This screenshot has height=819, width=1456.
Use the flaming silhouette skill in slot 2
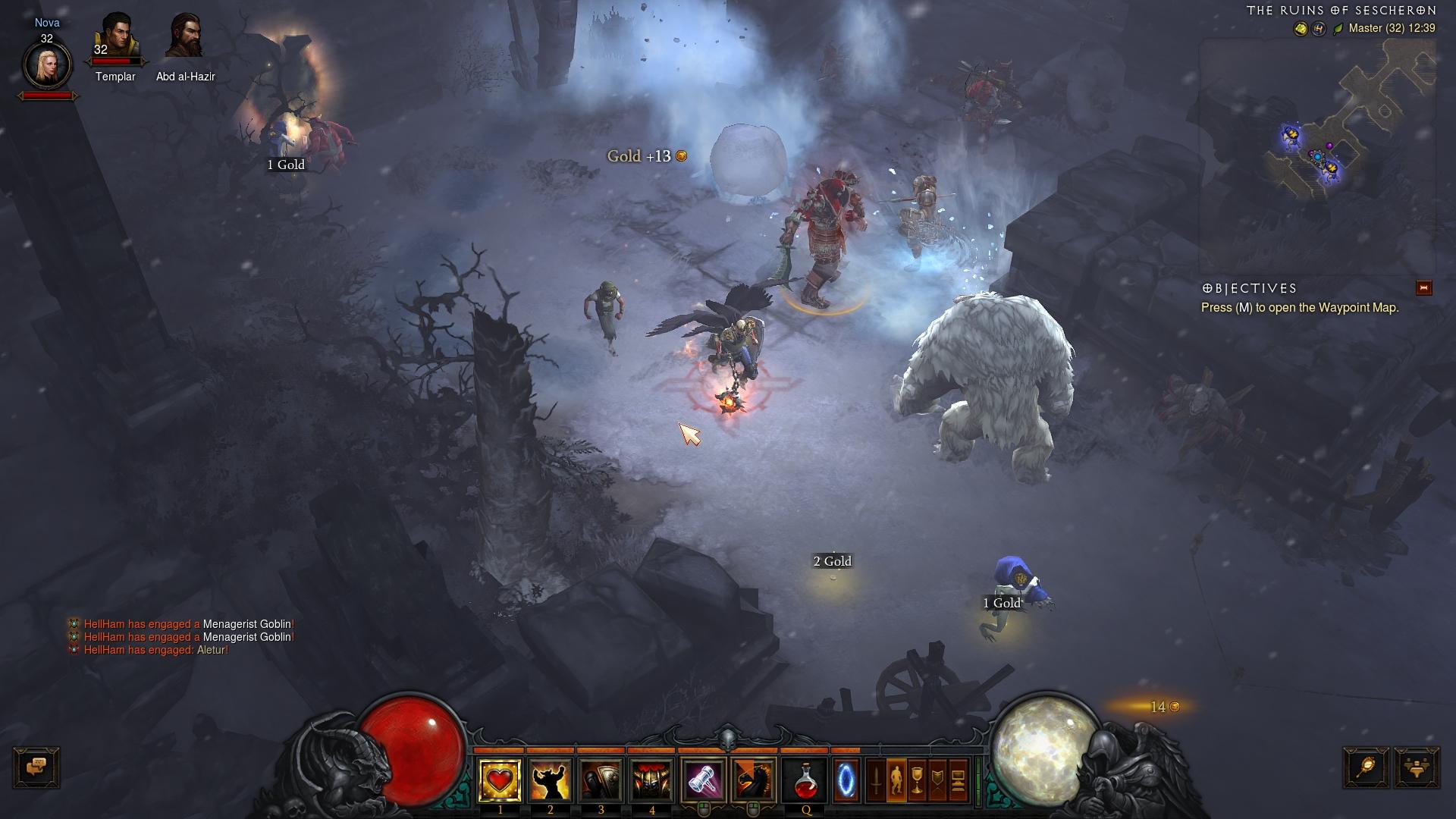[551, 780]
